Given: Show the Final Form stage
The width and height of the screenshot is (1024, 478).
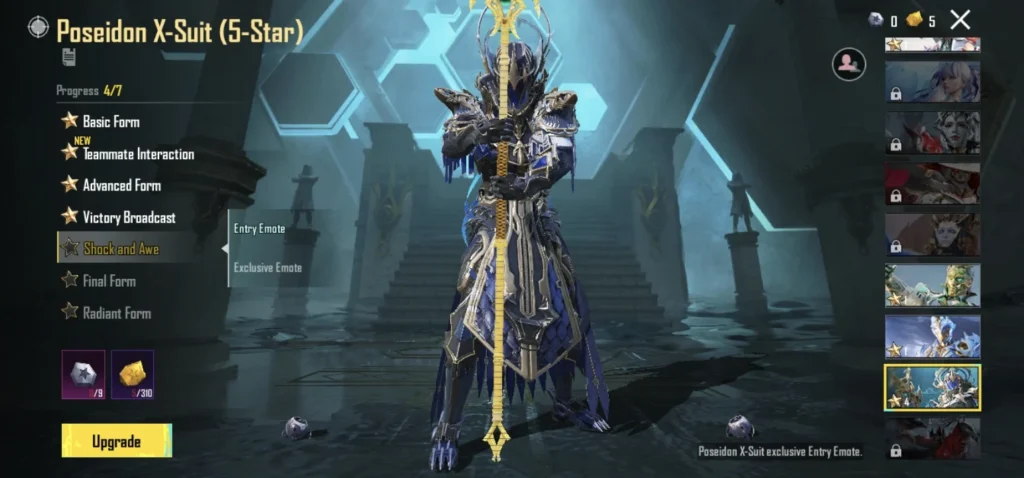Looking at the screenshot, I should pyautogui.click(x=108, y=281).
